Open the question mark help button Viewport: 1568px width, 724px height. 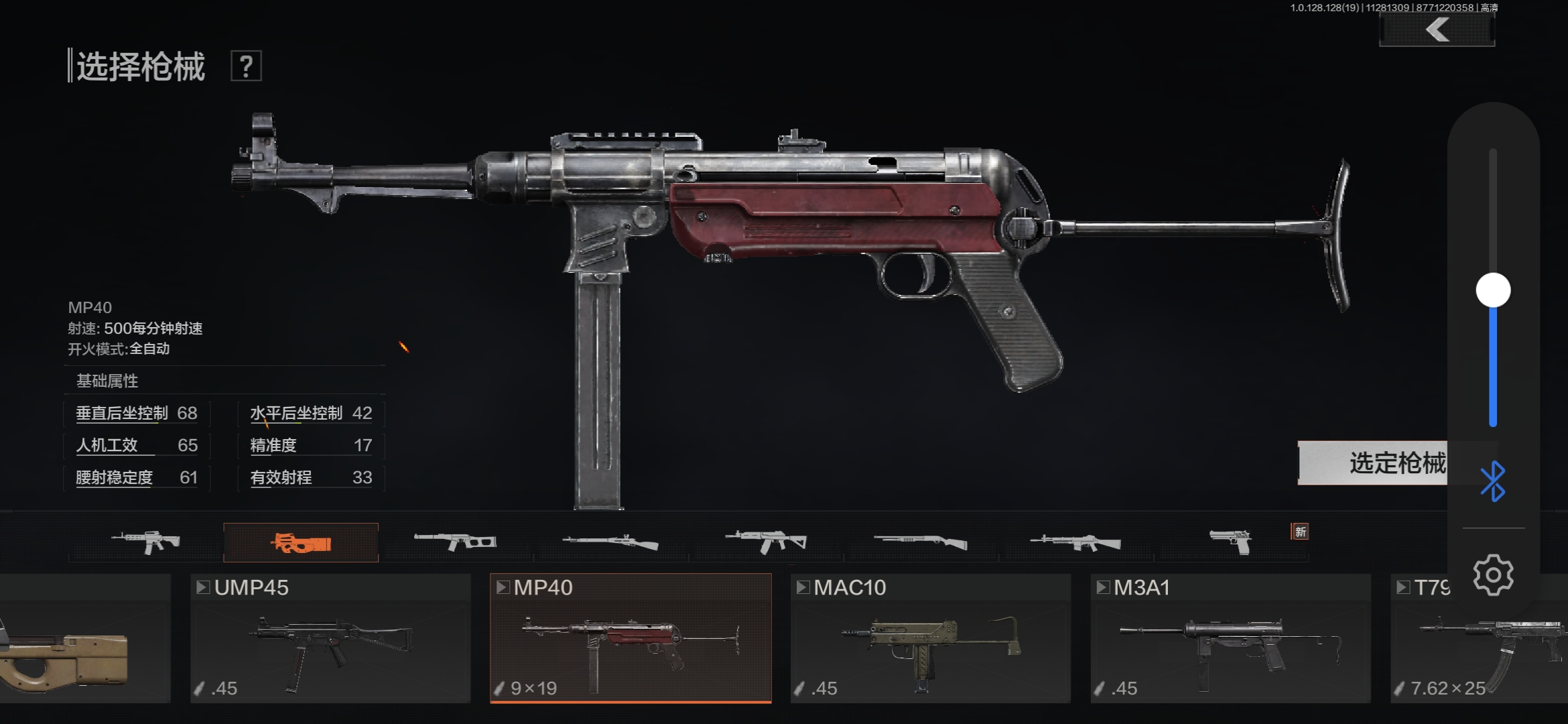[x=246, y=66]
